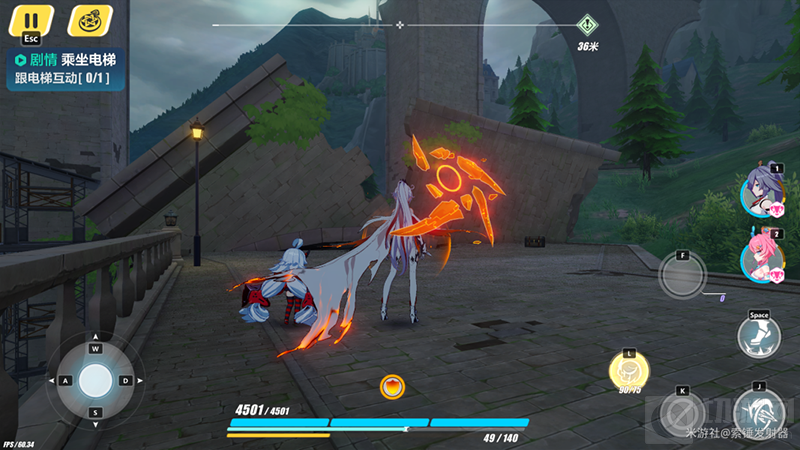Tap the orange orb item icon
800x450 pixels.
pos(392,386)
